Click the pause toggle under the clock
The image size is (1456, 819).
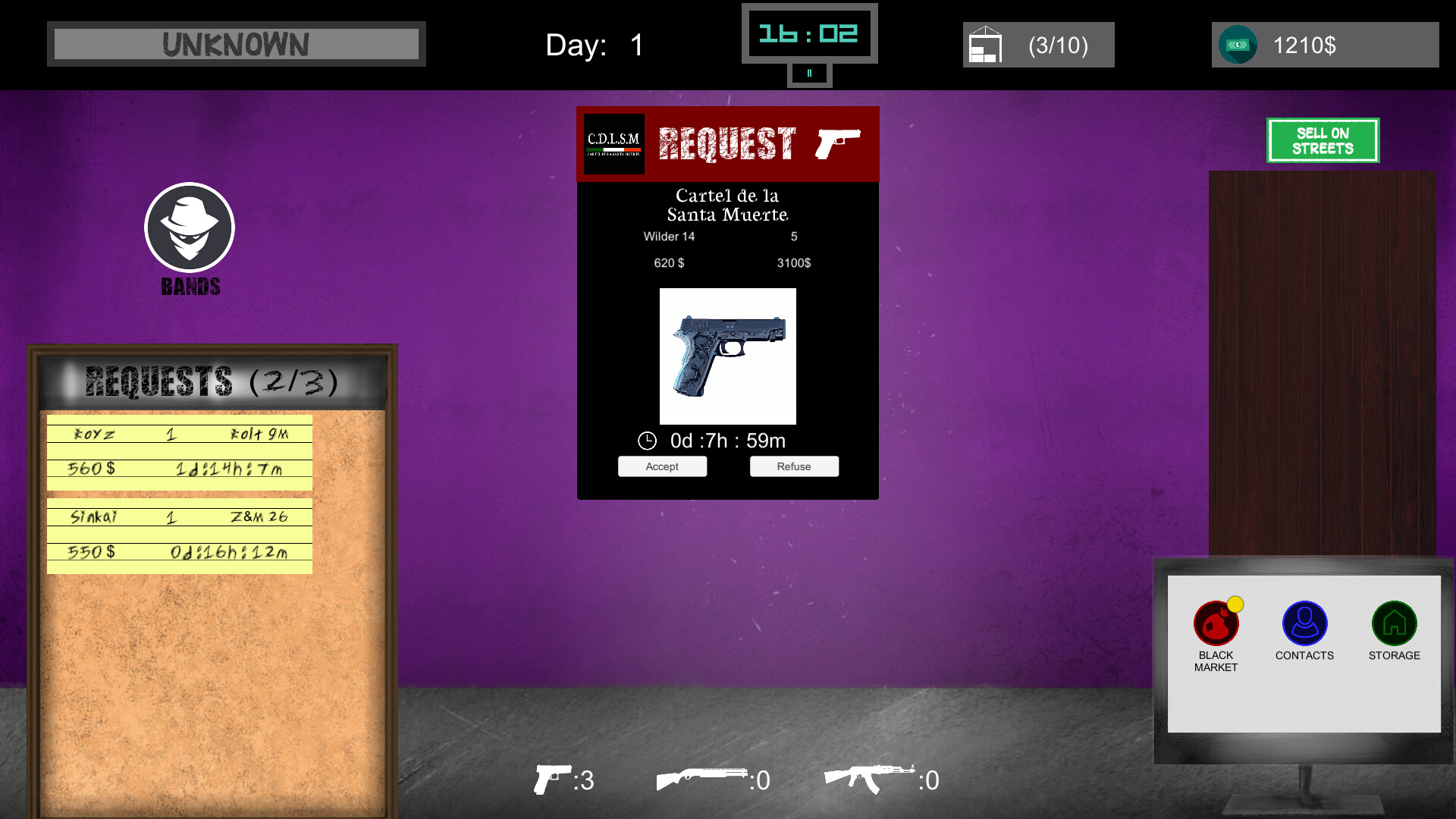[x=809, y=74]
